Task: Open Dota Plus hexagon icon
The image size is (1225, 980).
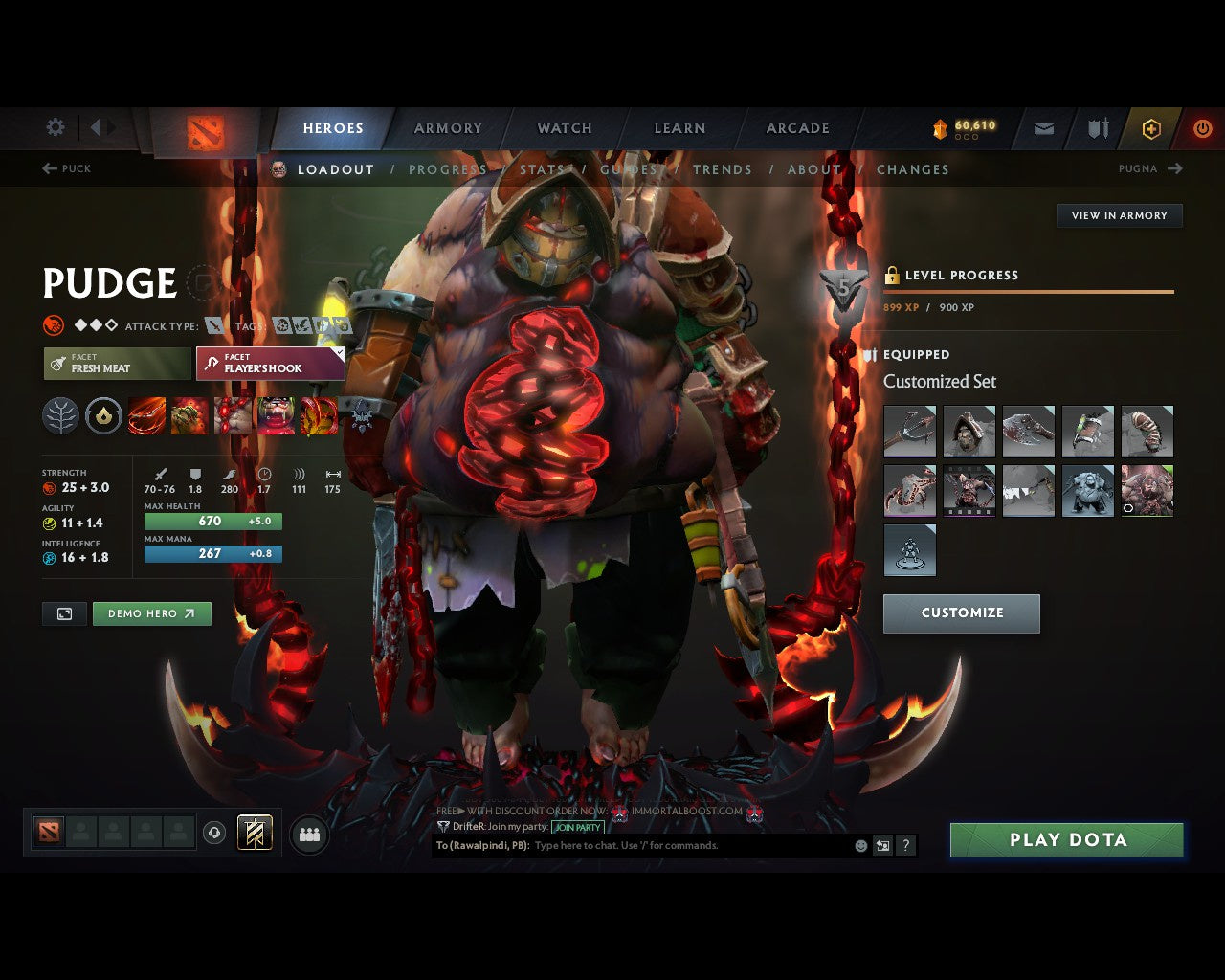Action: pyautogui.click(x=1150, y=128)
